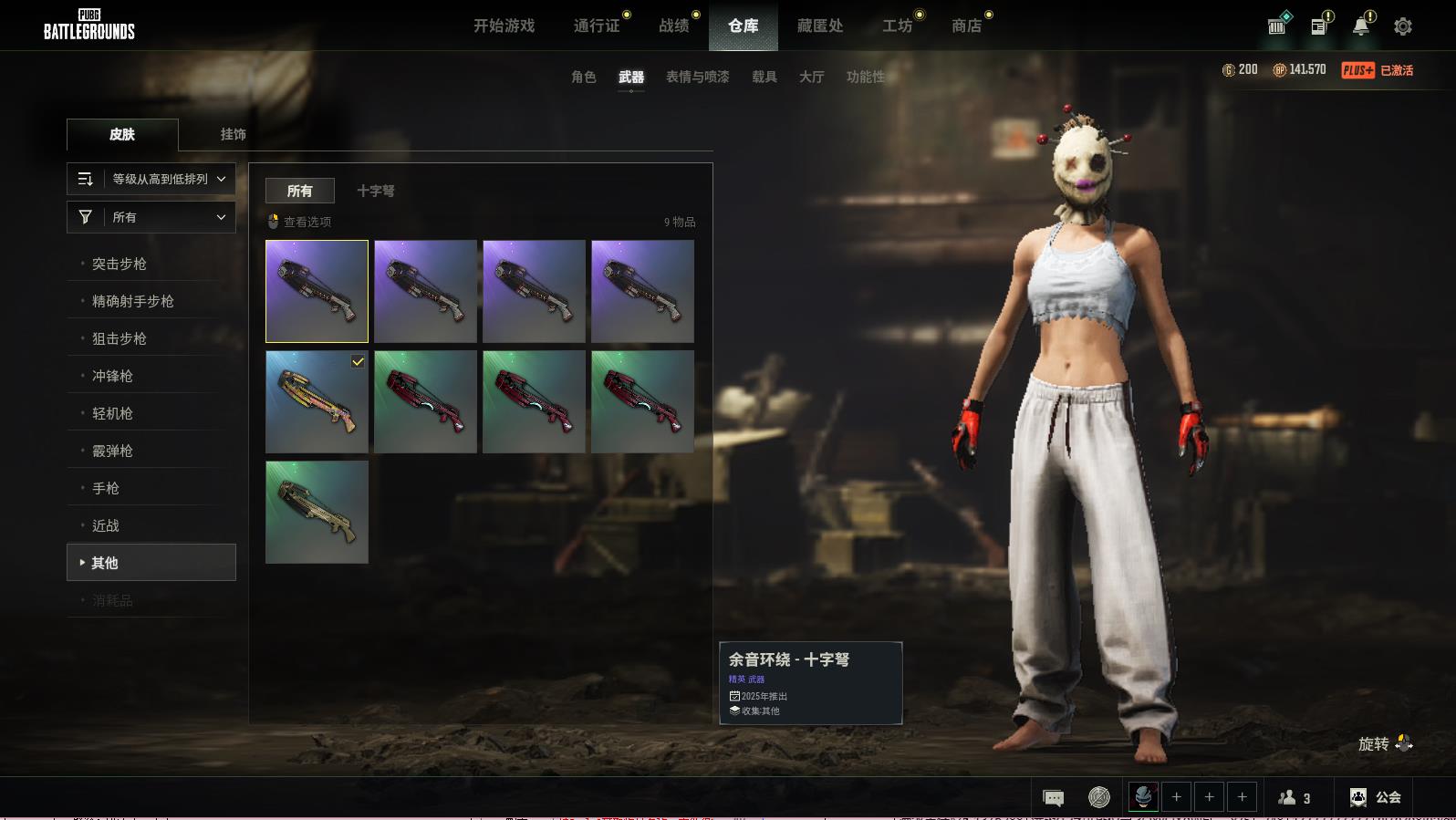
Task: Go to the 工坊 workshop tab
Action: click(897, 26)
